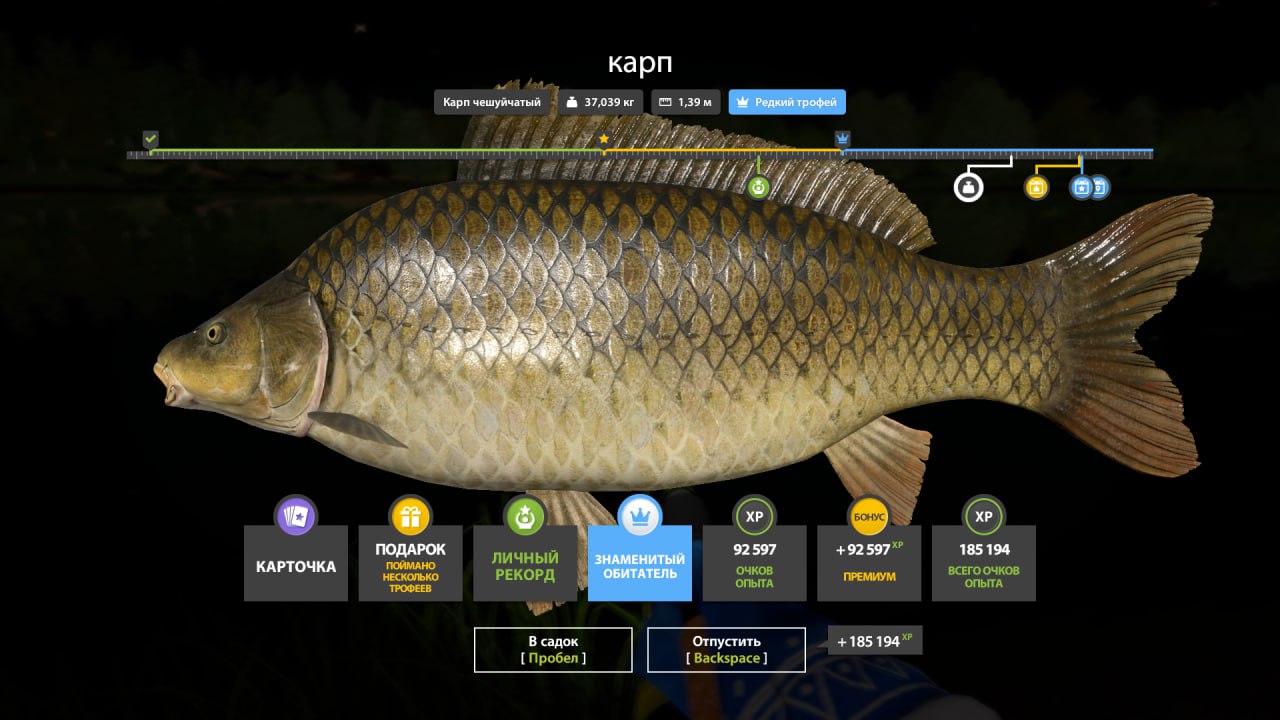1280x720 pixels.
Task: Select the Подарок gift reward tile
Action: coord(410,563)
